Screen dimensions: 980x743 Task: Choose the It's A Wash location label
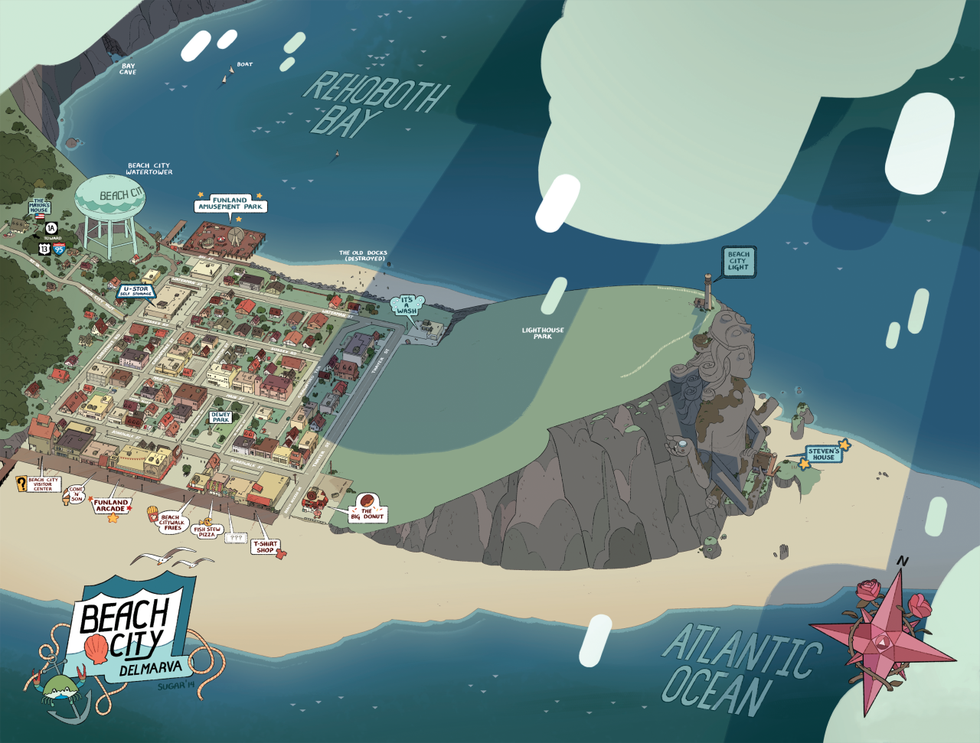(x=408, y=305)
